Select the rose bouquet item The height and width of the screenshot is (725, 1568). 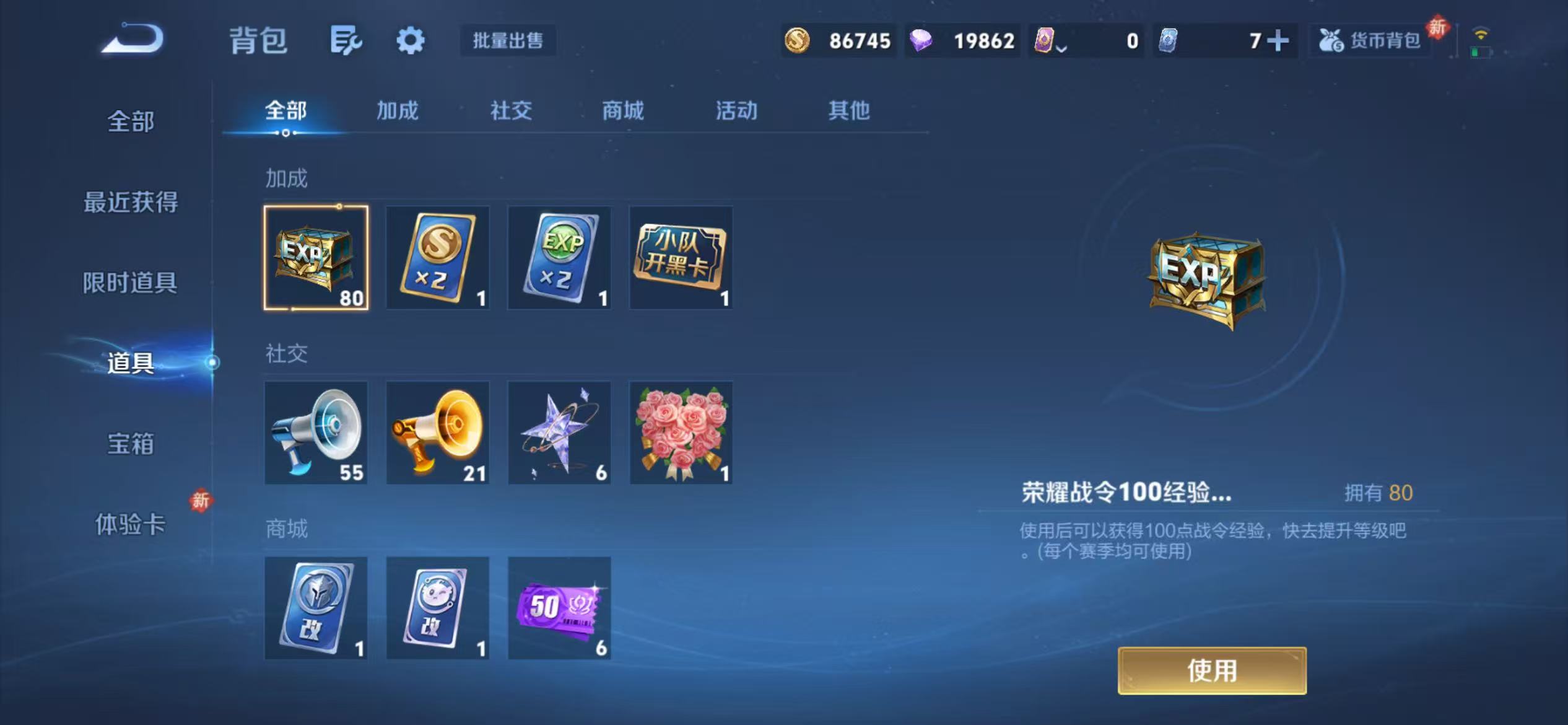(x=681, y=433)
